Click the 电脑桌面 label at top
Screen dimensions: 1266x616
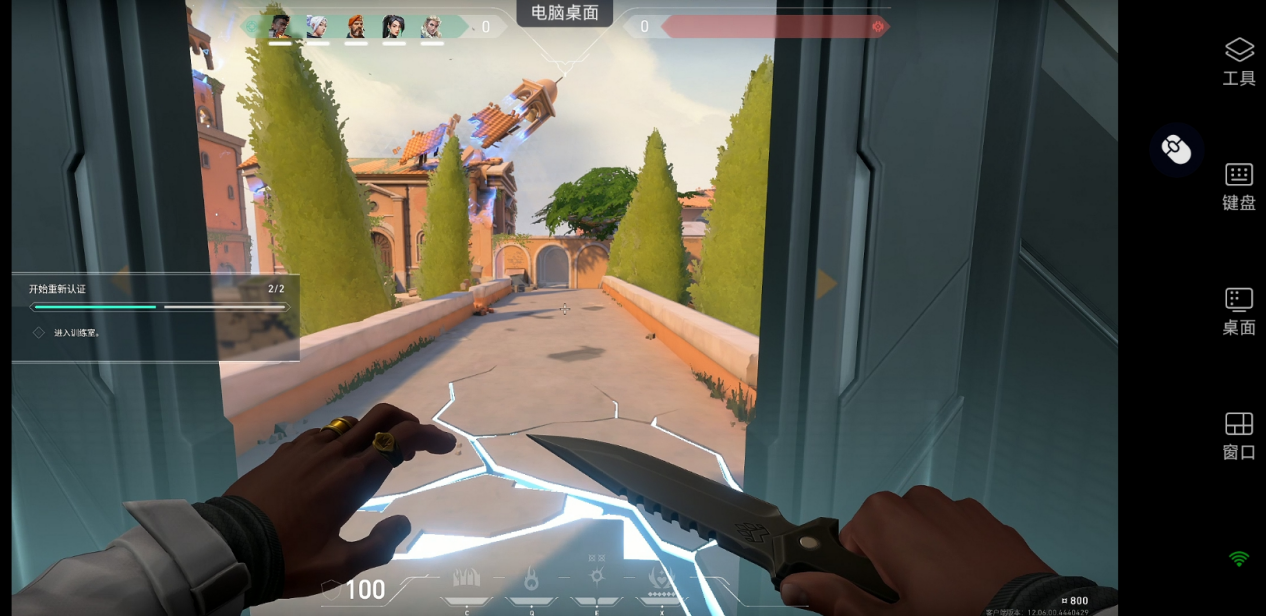click(x=565, y=13)
